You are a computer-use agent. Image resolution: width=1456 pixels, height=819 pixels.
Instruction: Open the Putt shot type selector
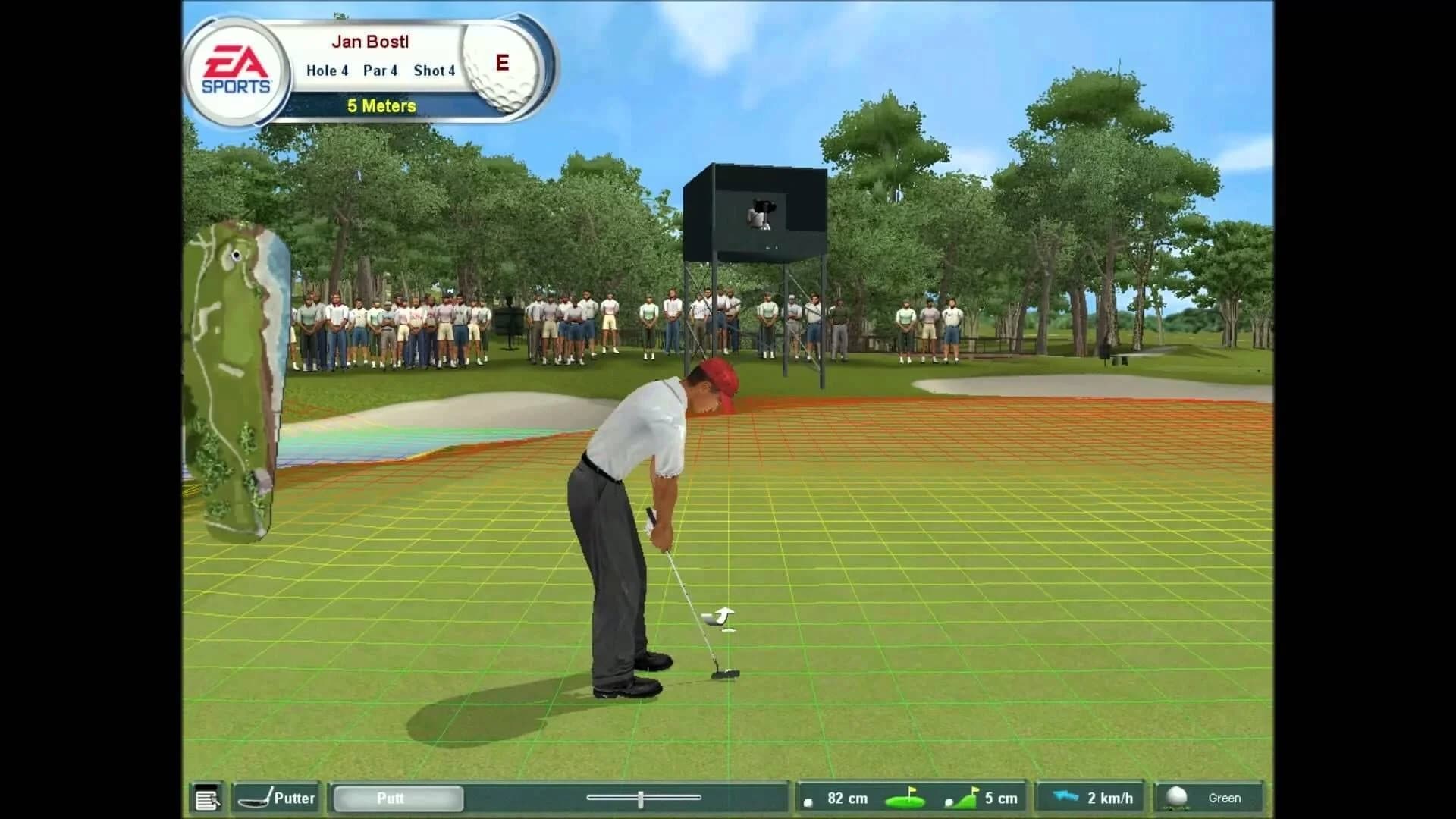(397, 798)
